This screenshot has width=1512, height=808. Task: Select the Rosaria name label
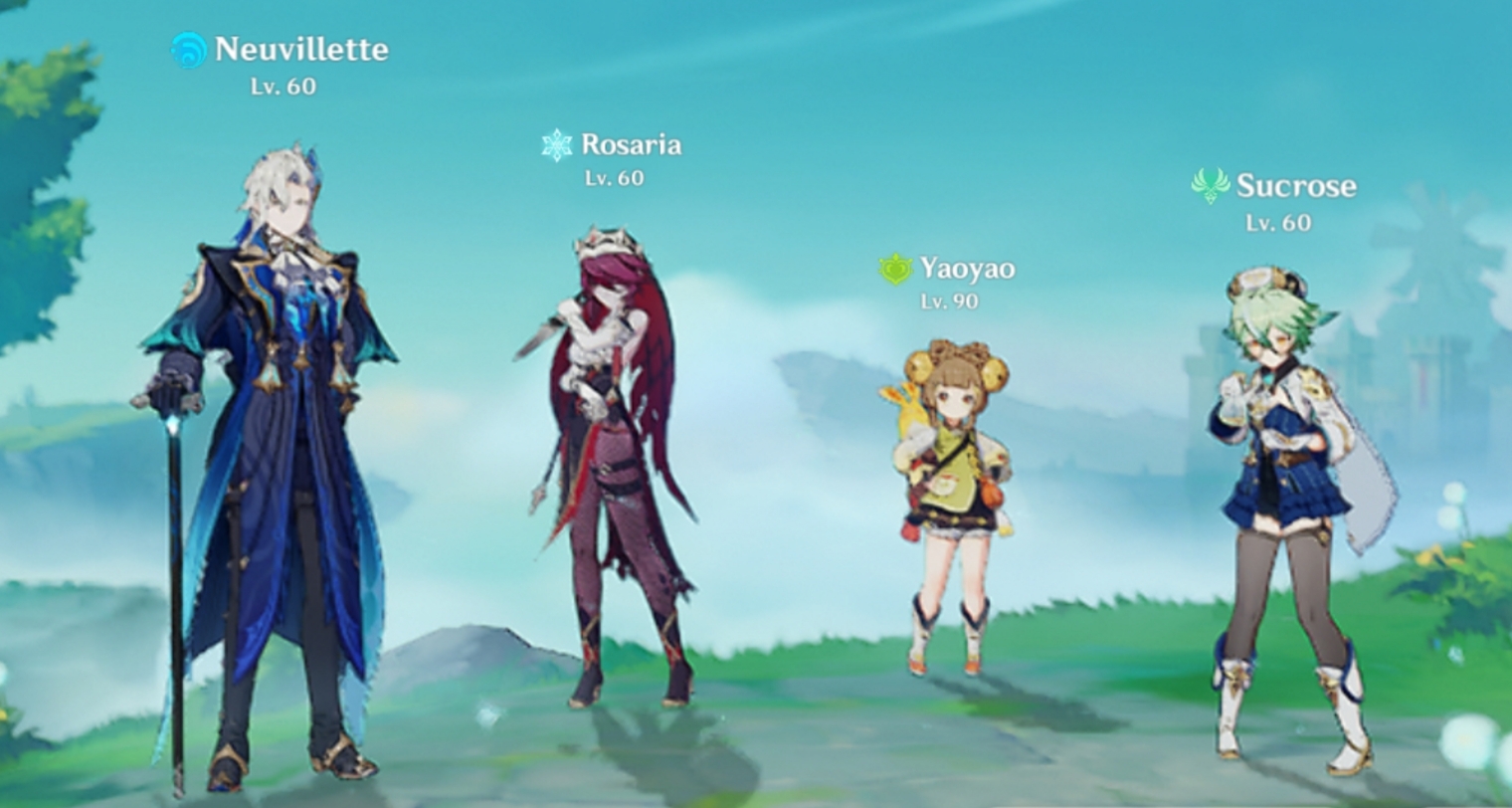[x=632, y=143]
